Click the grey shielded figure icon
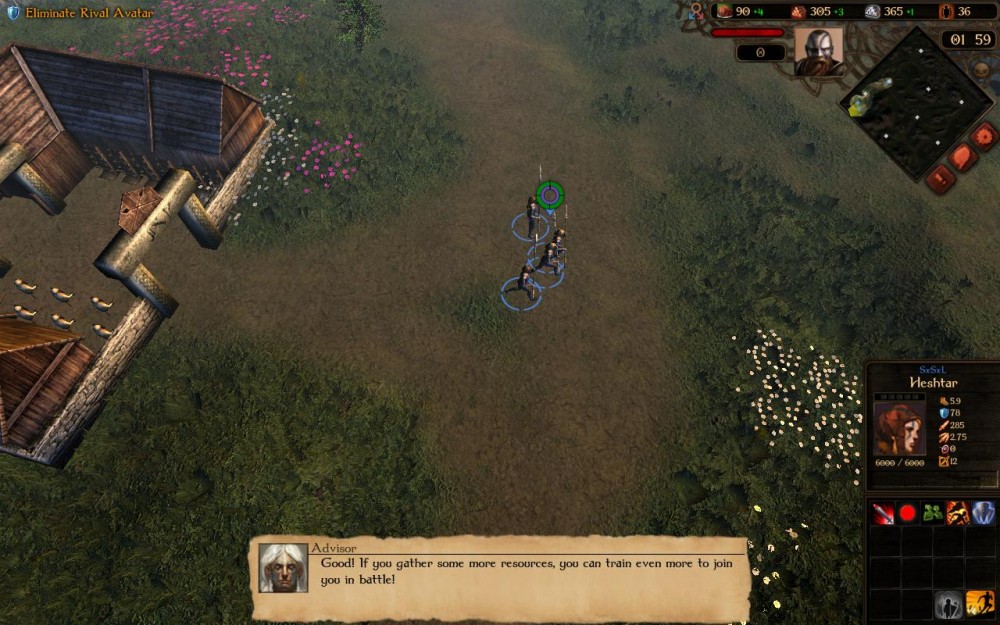The image size is (1000, 625). (948, 604)
